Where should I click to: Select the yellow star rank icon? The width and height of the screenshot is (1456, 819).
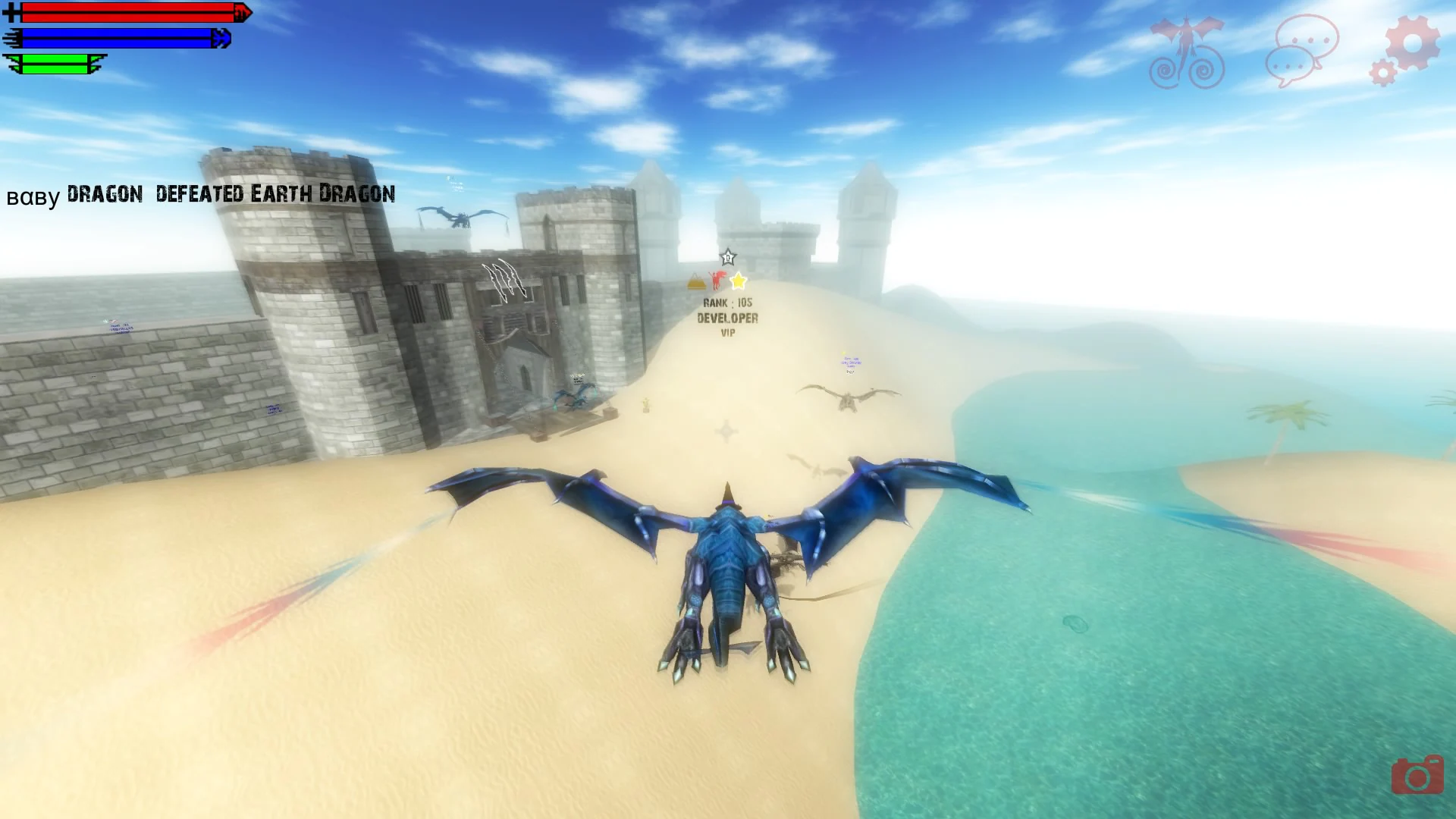[737, 281]
